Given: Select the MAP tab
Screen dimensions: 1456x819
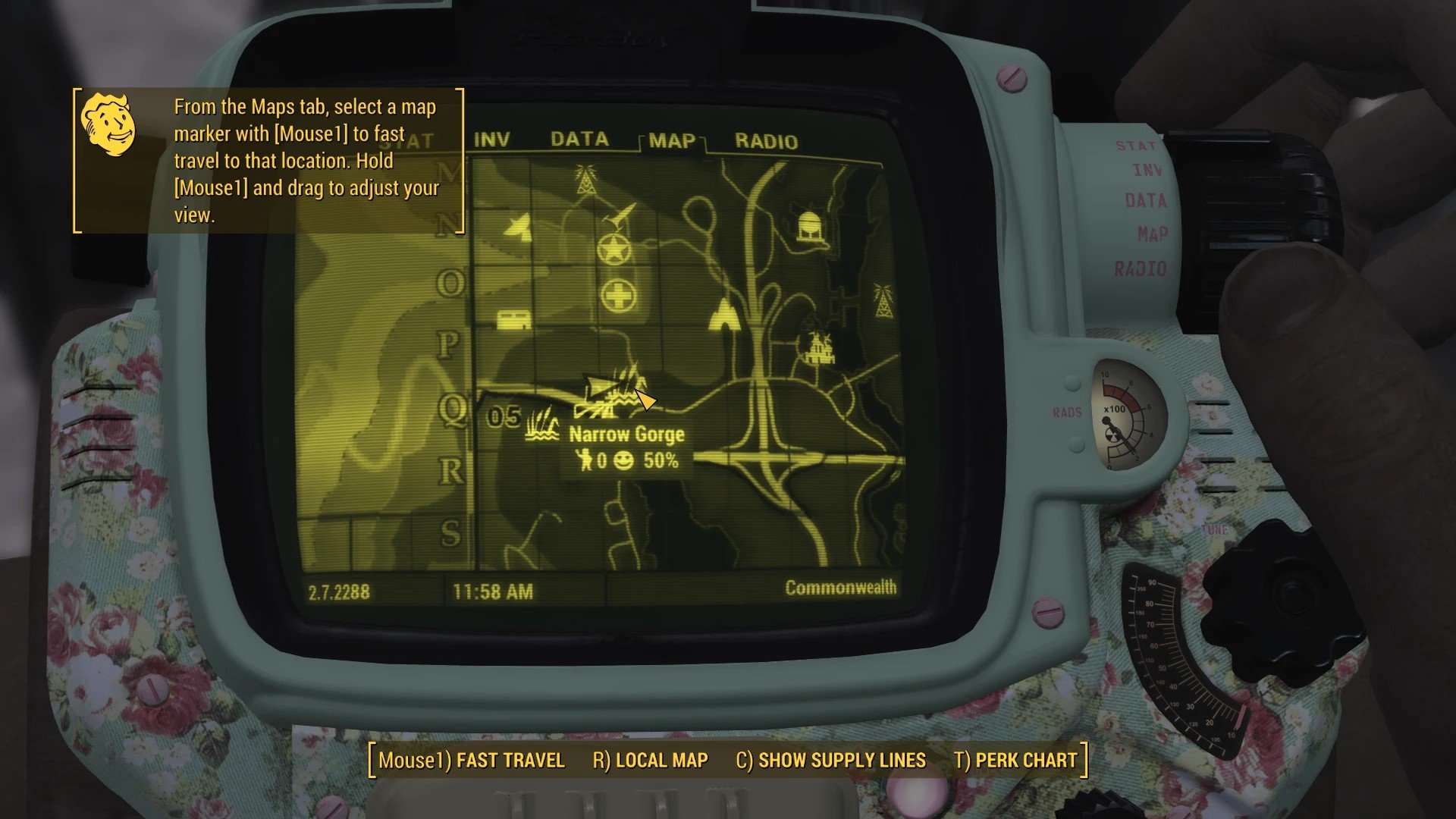Looking at the screenshot, I should pyautogui.click(x=672, y=142).
